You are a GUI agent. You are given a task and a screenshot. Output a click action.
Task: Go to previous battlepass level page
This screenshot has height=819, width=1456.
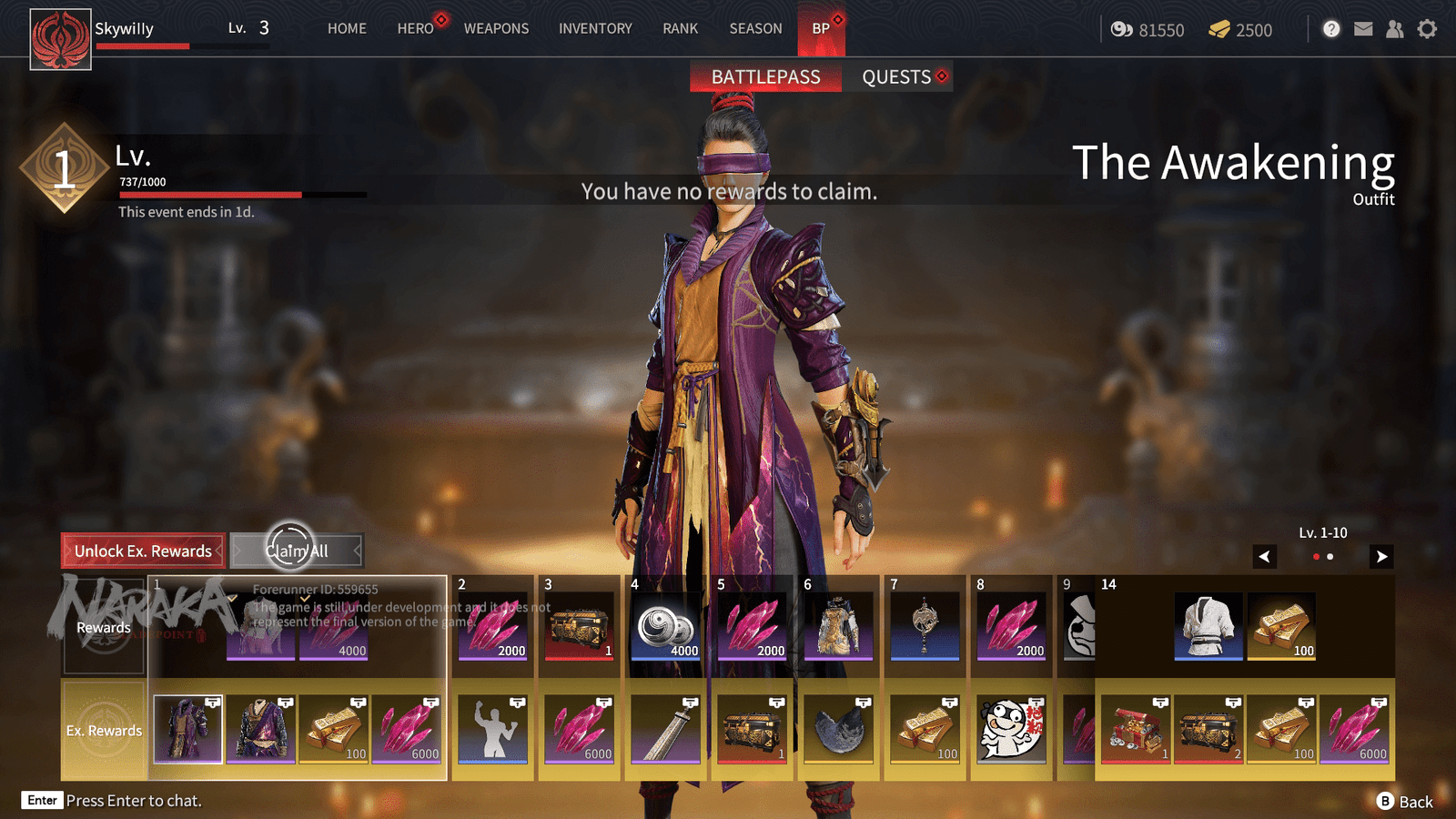(x=1265, y=556)
